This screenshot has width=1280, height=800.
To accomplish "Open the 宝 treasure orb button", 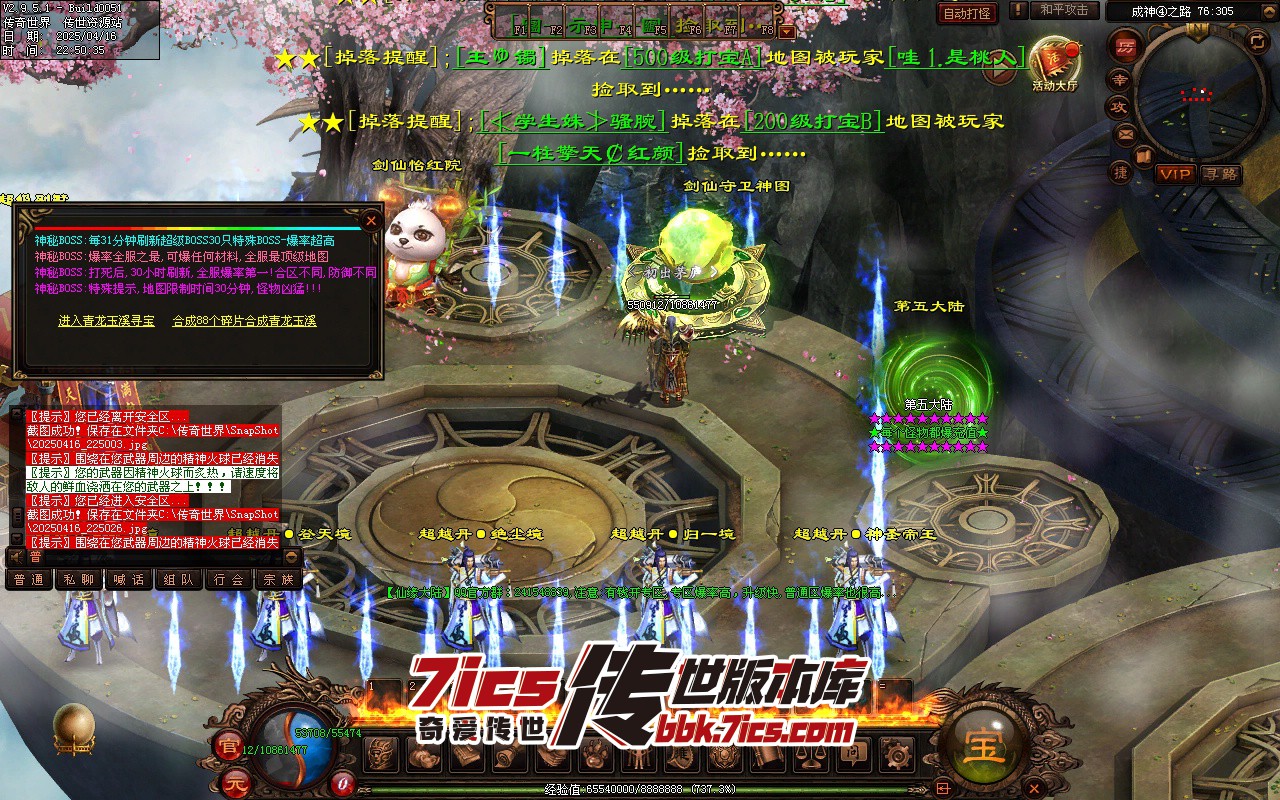I will (984, 747).
